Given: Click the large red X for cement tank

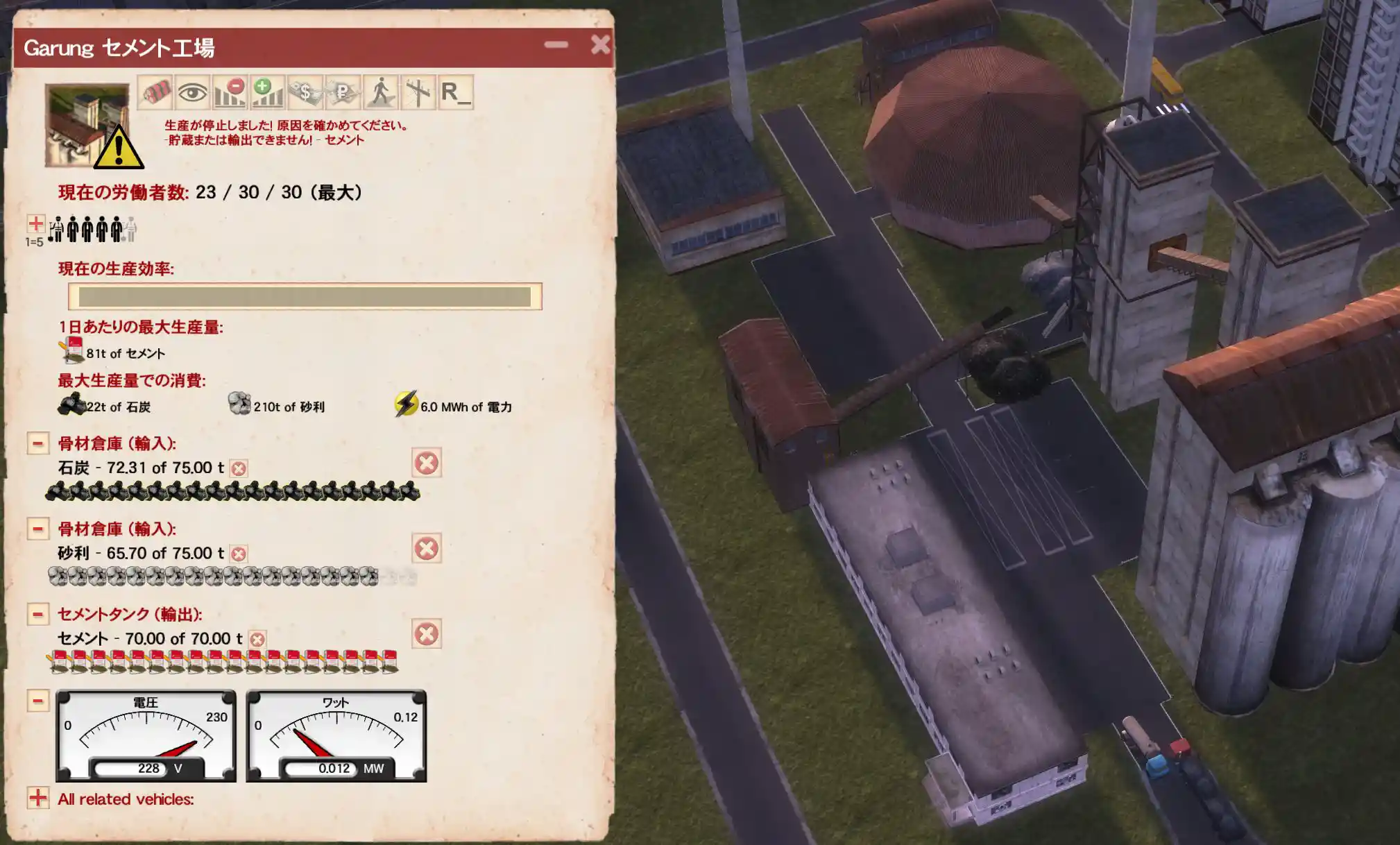Looking at the screenshot, I should click(426, 633).
